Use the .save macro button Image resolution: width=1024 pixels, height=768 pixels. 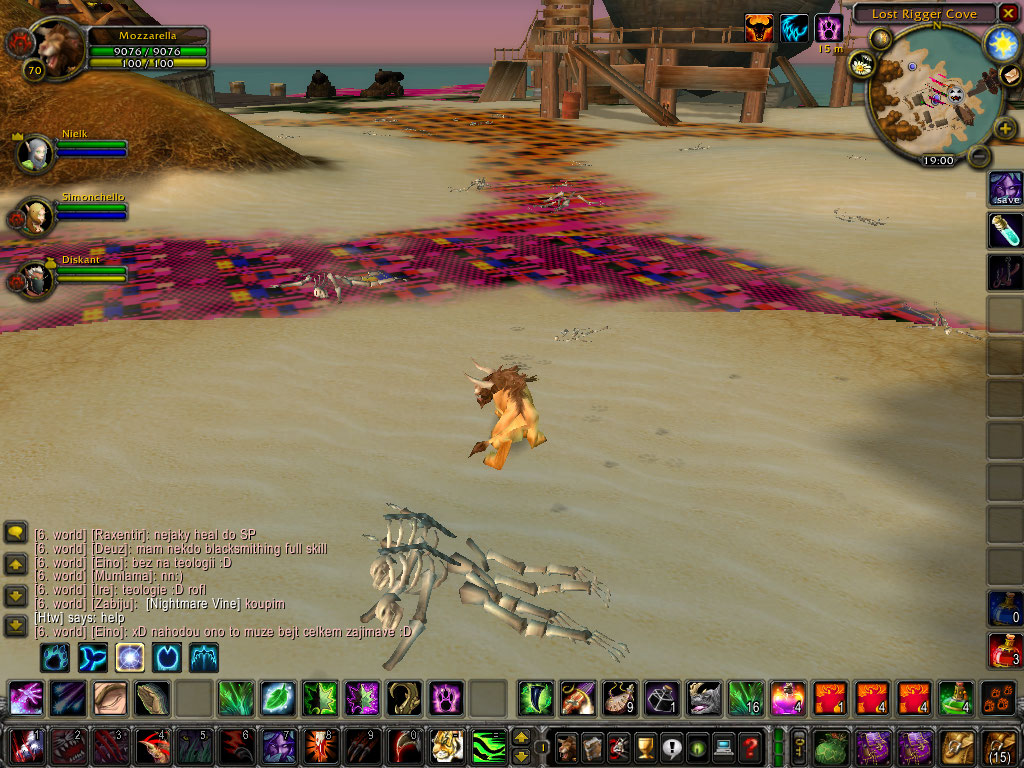point(1005,188)
